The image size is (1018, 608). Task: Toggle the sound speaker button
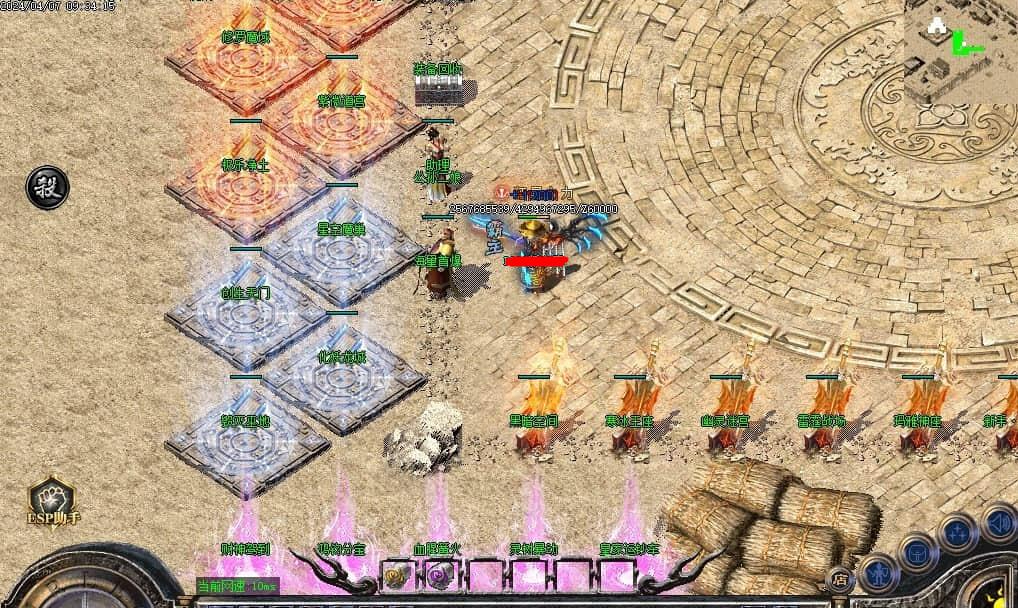click(x=998, y=521)
